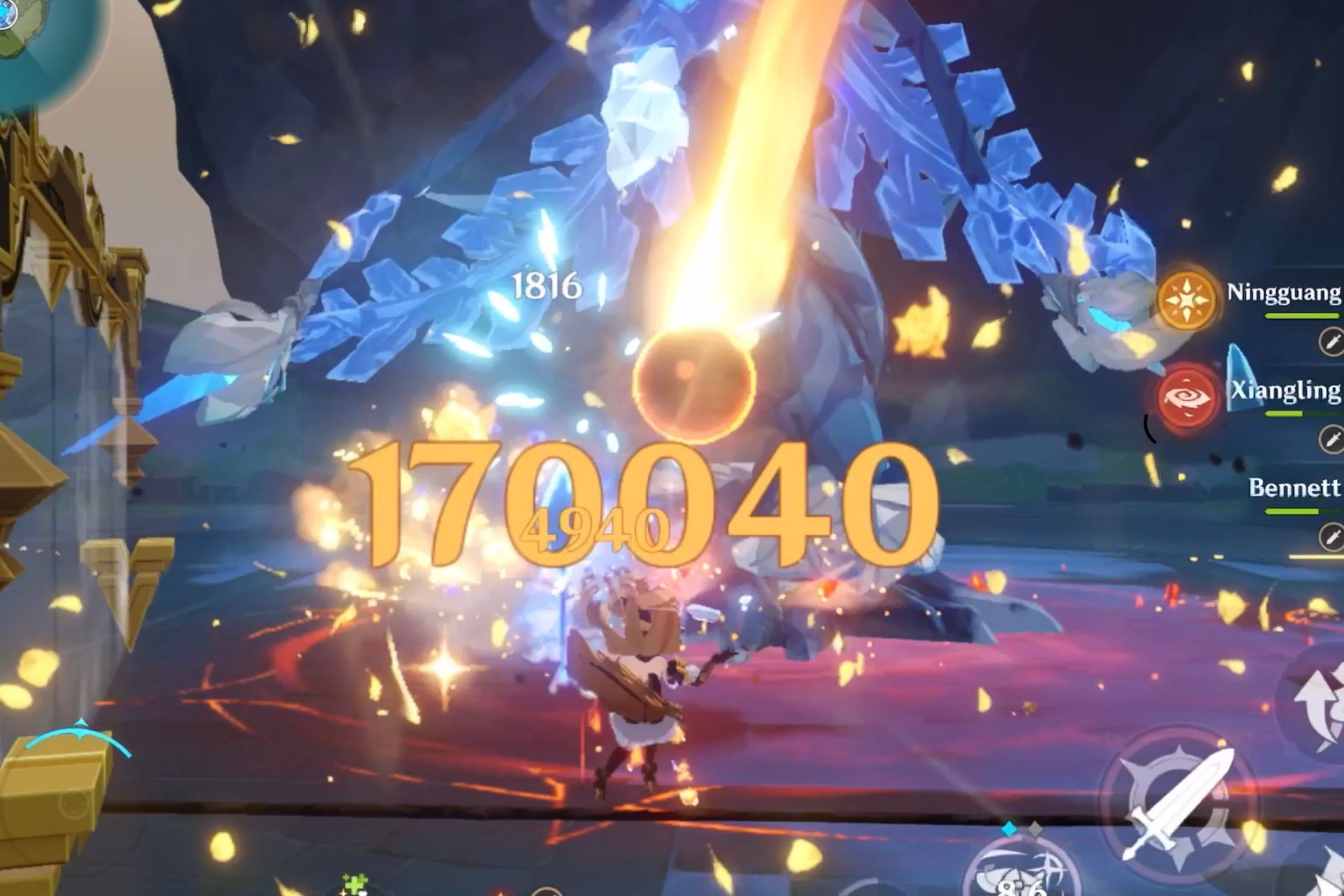Viewport: 1344px width, 896px height.
Task: Click the Ningguang name label
Action: 1285,293
